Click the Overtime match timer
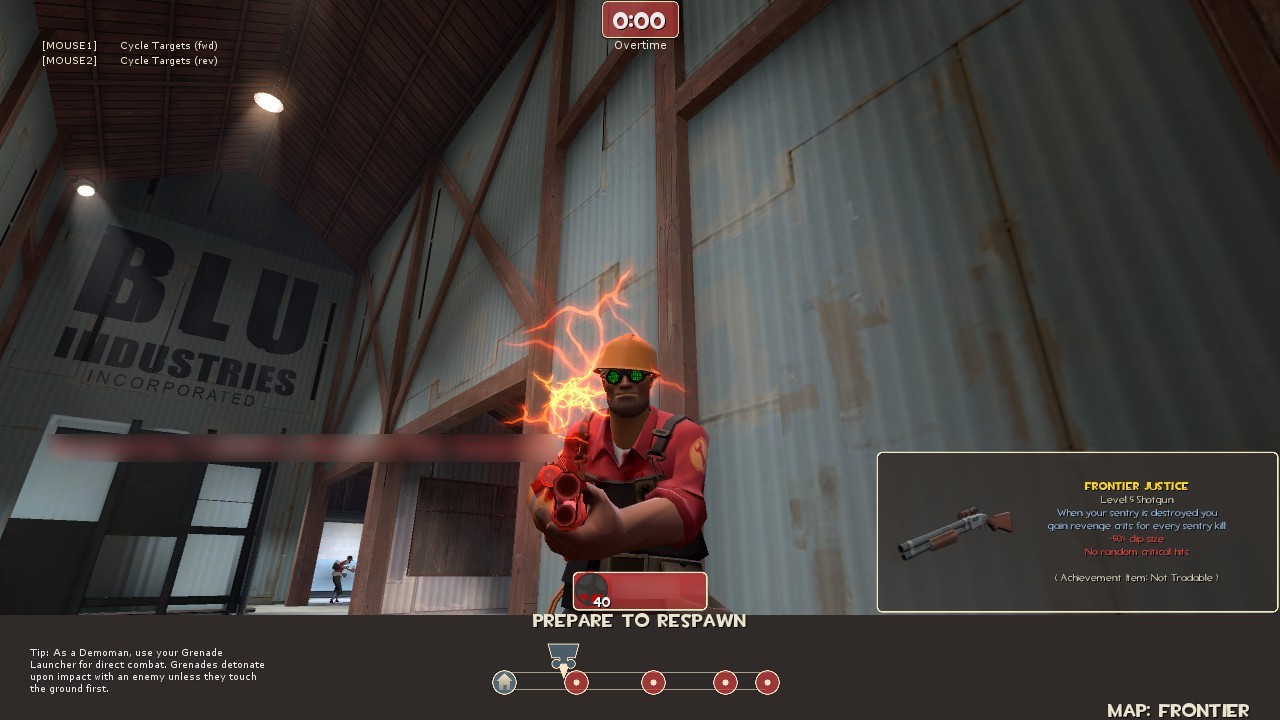This screenshot has width=1280, height=720. (x=639, y=19)
